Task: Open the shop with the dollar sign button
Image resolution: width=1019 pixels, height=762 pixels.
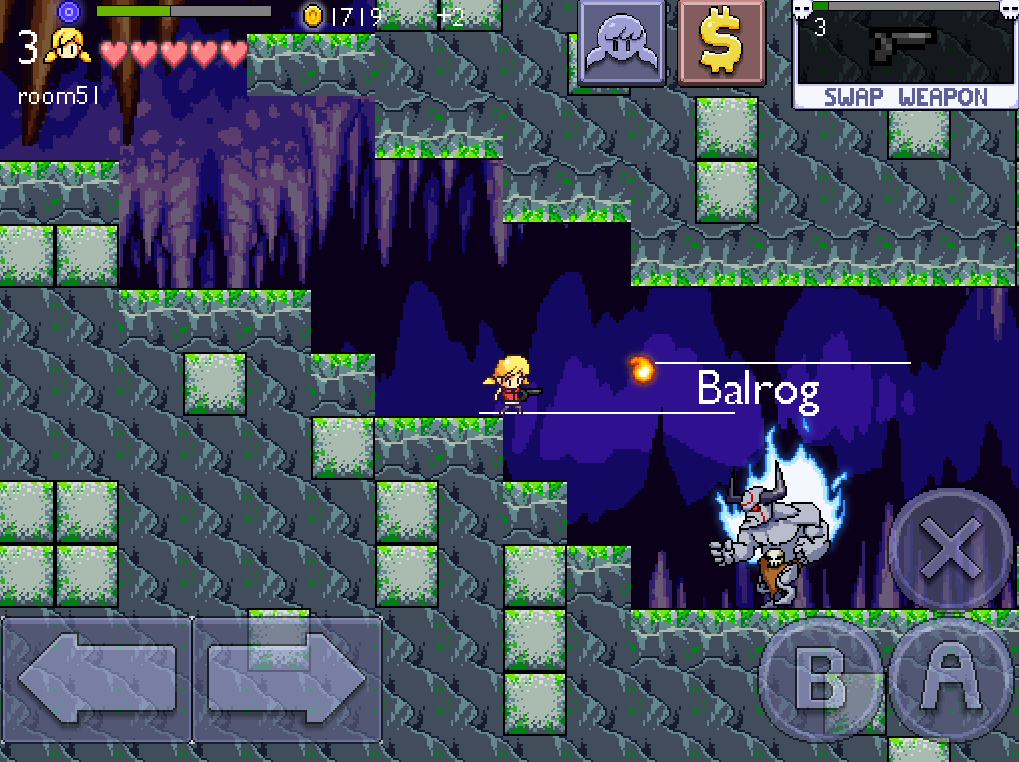Action: pos(720,43)
